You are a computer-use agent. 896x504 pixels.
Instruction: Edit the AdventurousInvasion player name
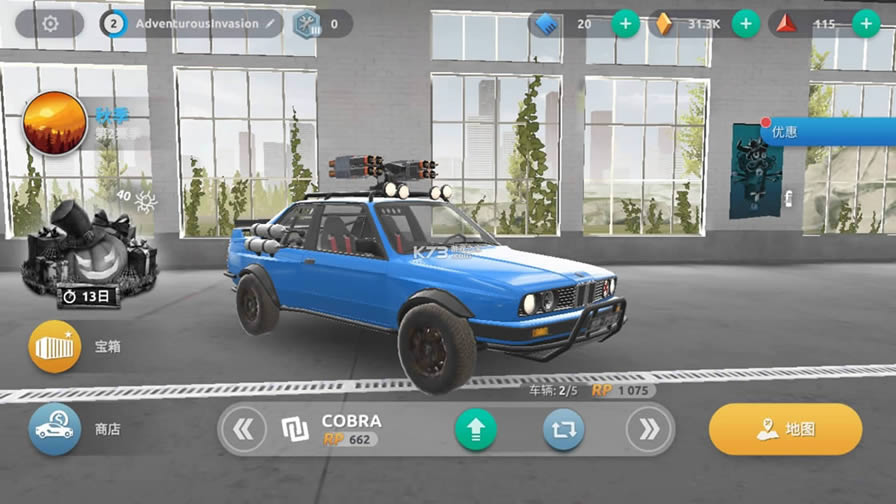269,23
